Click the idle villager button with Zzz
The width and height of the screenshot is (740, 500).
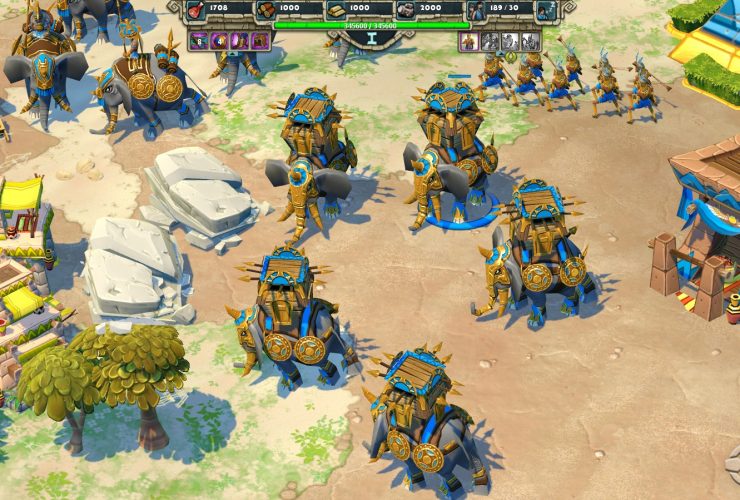(x=546, y=11)
